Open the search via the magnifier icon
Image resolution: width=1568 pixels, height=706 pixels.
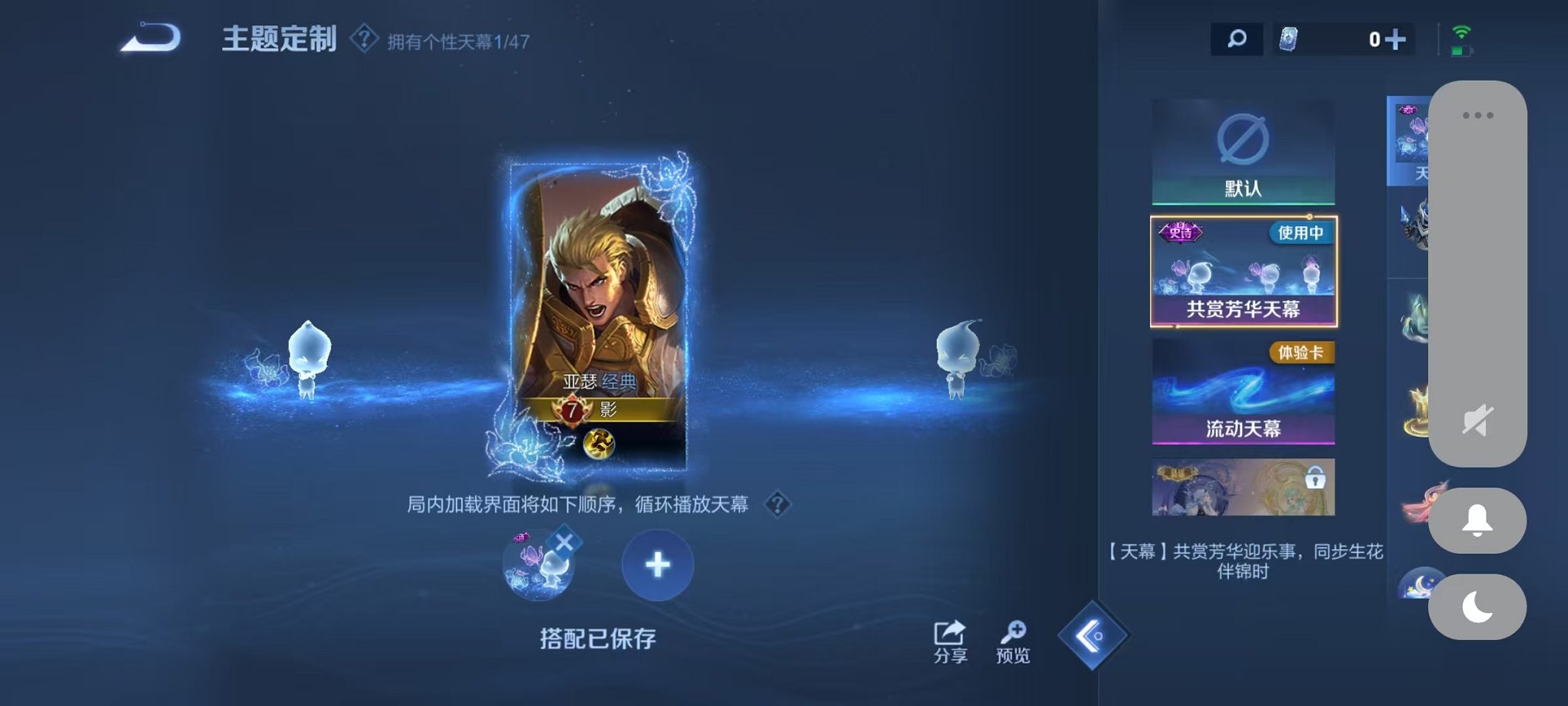(1237, 37)
